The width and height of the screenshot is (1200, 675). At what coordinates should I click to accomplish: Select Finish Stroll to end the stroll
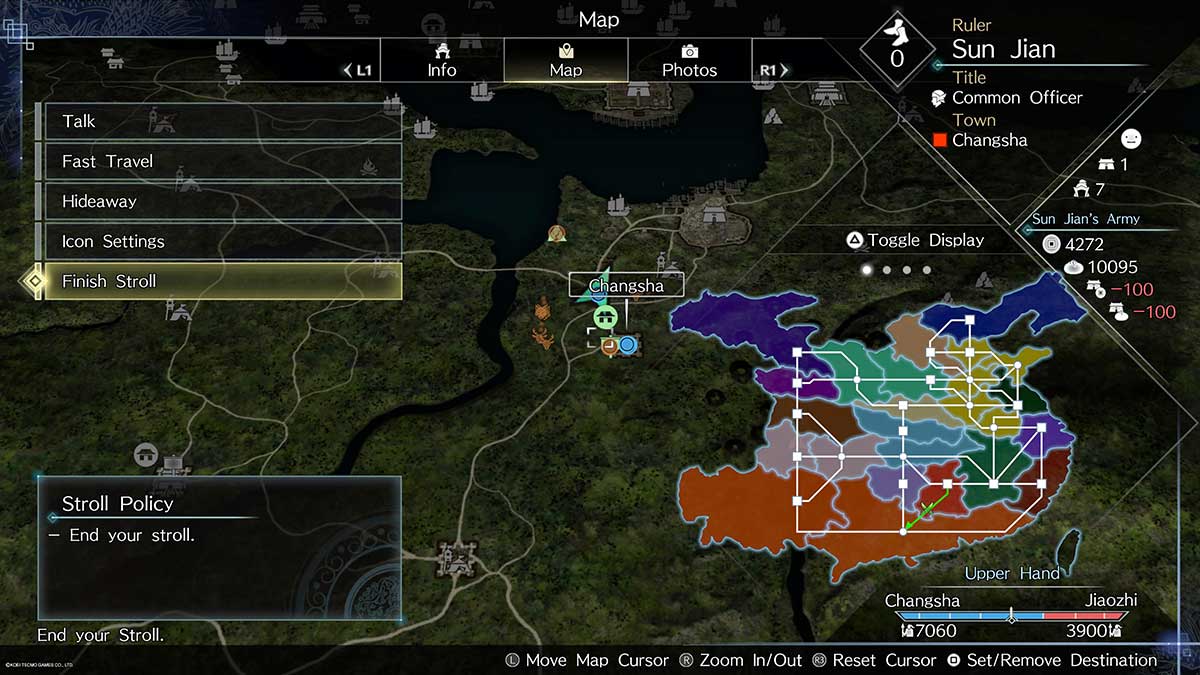220,281
